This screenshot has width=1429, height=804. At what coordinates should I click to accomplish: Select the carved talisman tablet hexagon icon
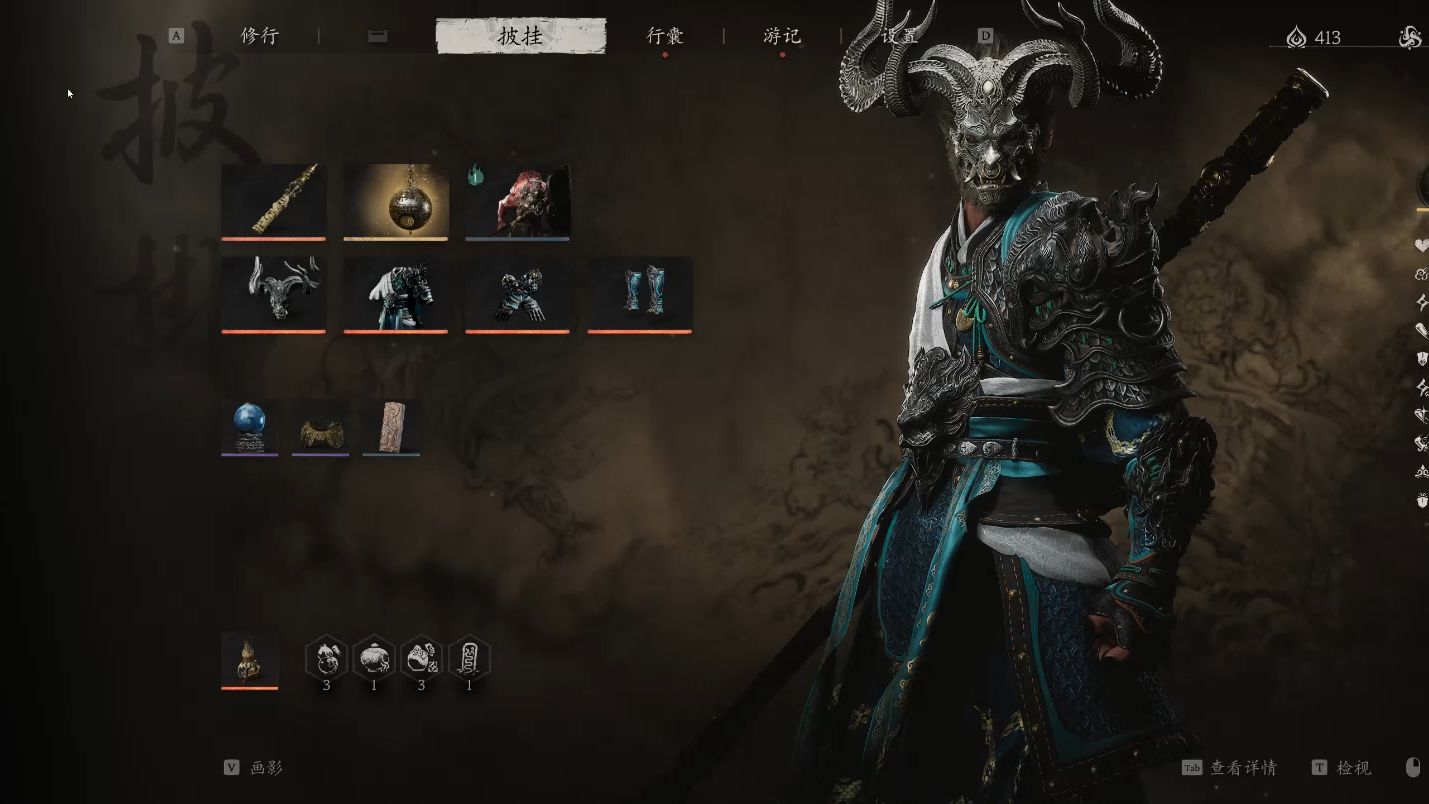(x=469, y=659)
